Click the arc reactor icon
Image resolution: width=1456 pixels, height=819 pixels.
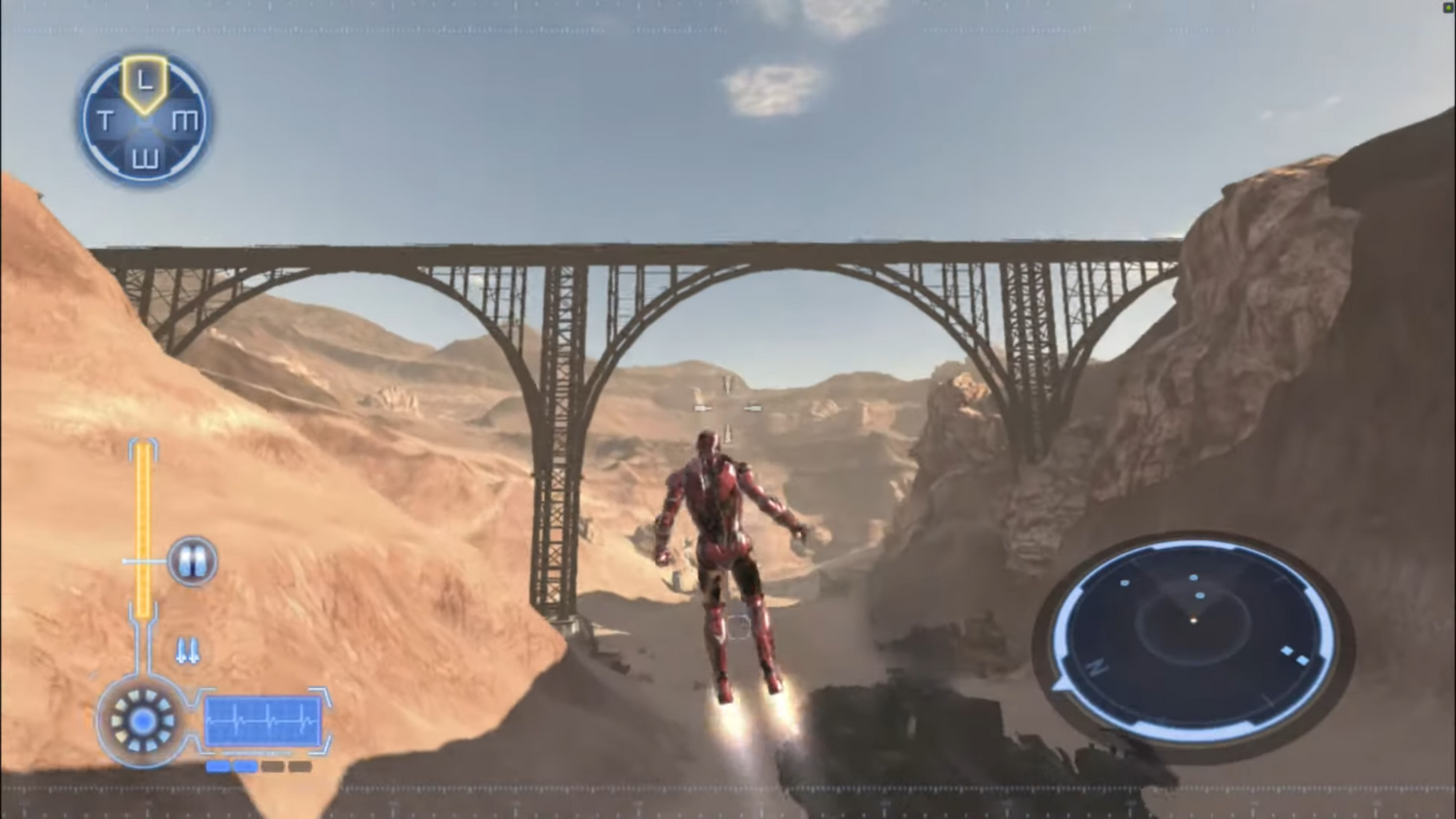(142, 722)
